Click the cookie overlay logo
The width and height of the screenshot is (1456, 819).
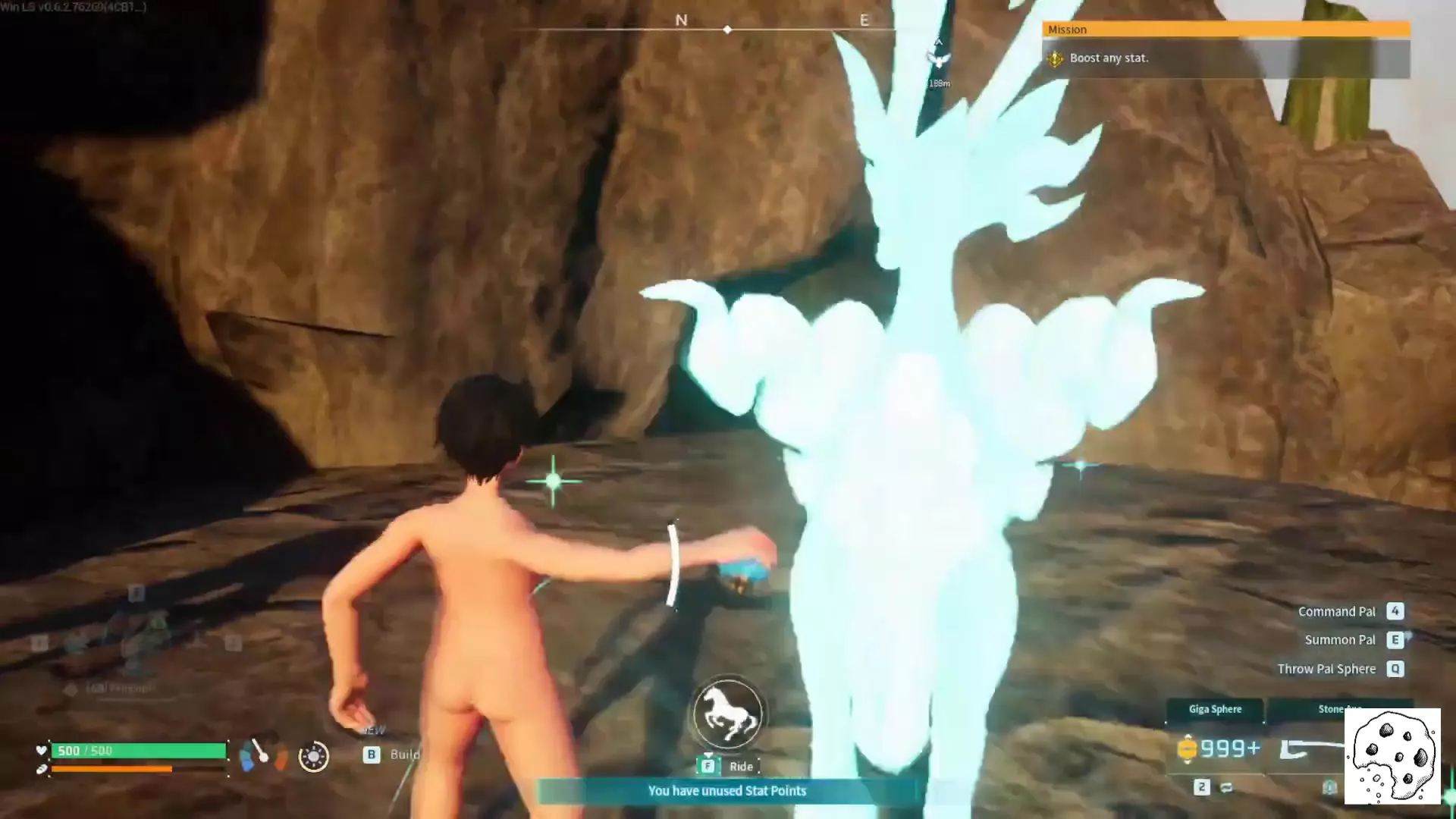[x=1392, y=757]
